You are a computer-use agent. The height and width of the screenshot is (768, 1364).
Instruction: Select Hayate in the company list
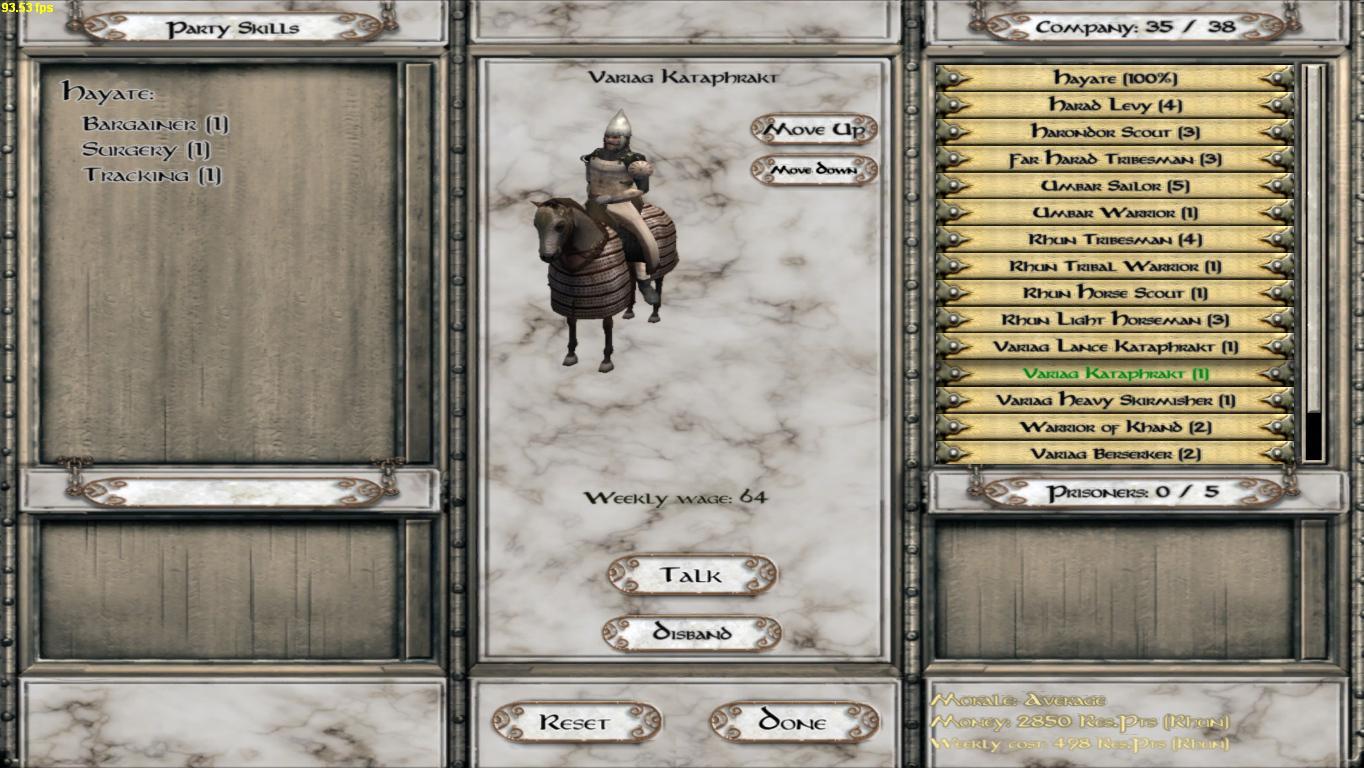click(1115, 78)
